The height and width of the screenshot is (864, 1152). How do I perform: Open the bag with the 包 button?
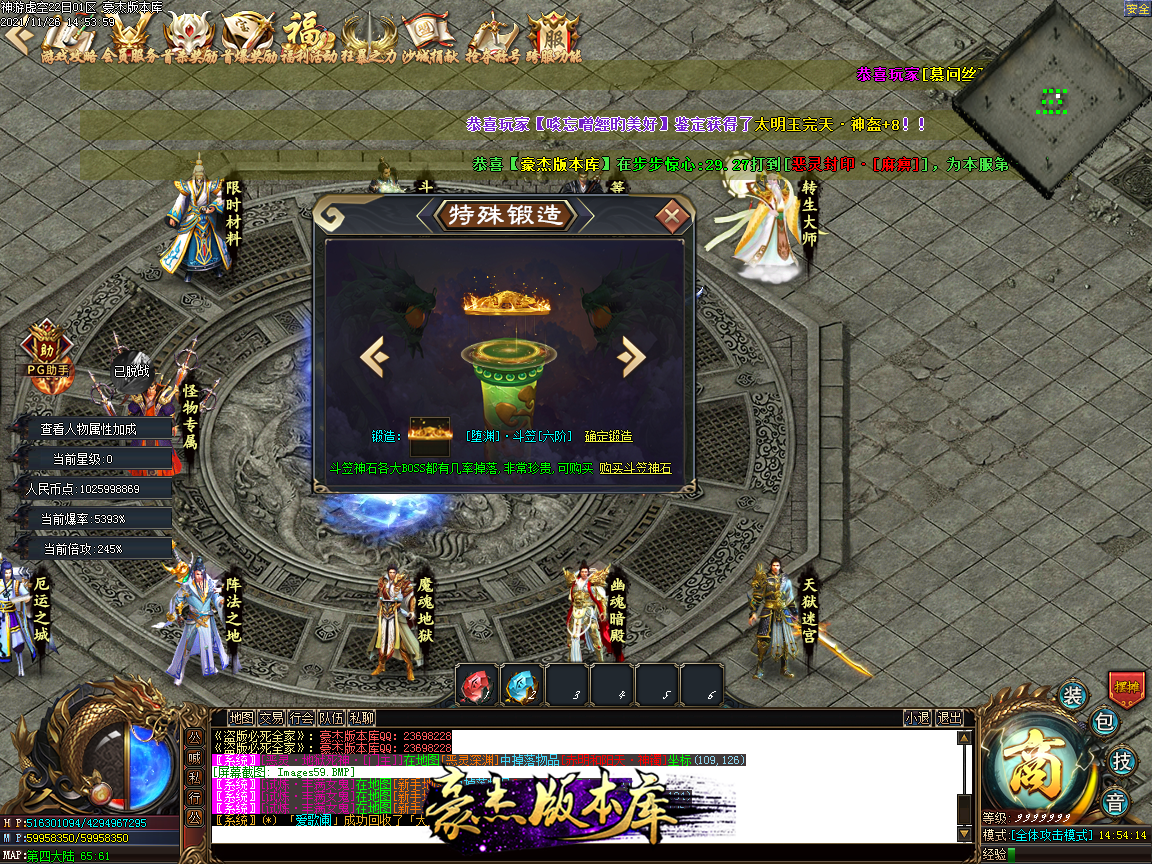point(1103,722)
